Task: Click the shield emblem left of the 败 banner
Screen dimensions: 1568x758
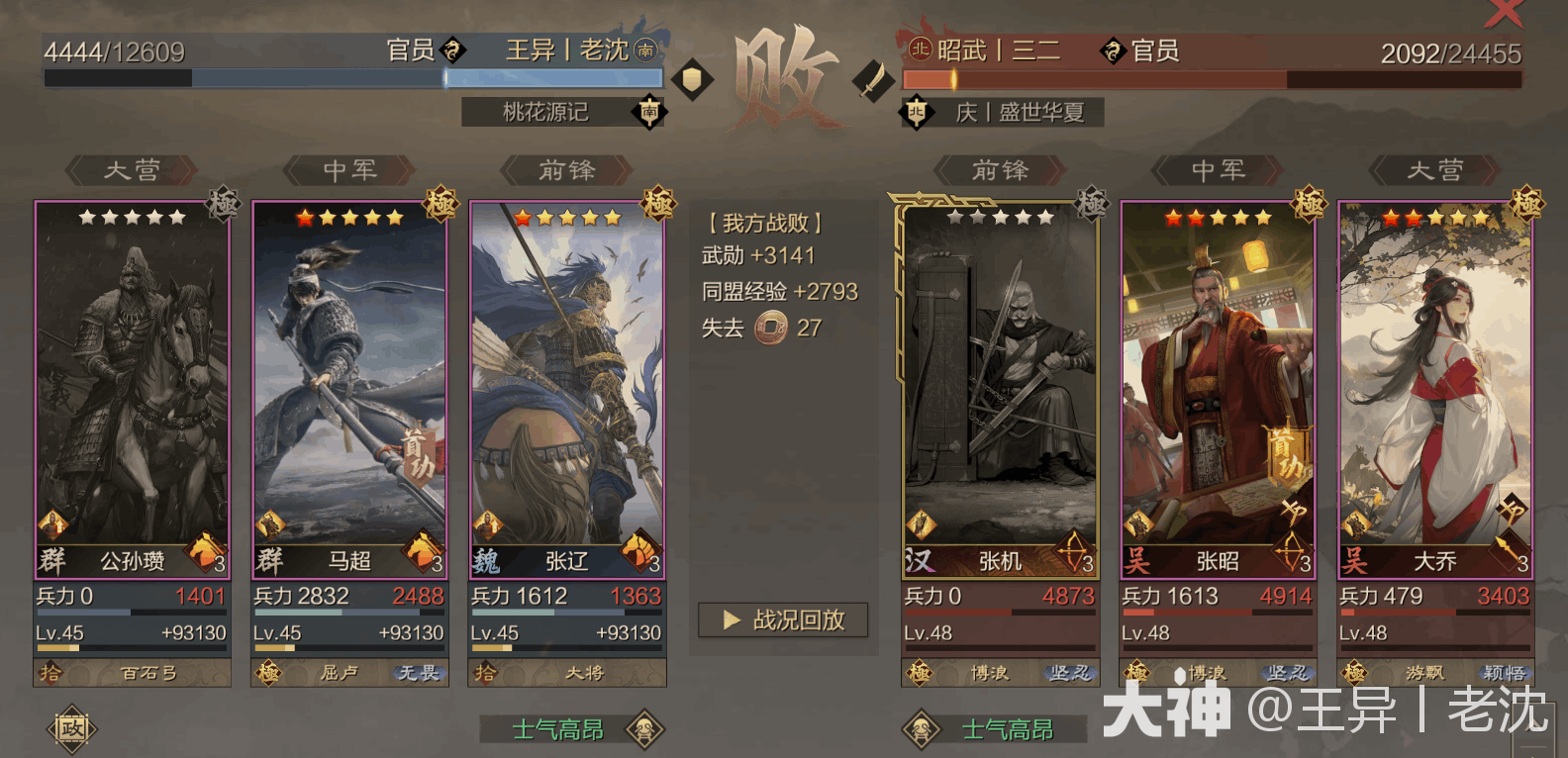Action: [x=693, y=79]
